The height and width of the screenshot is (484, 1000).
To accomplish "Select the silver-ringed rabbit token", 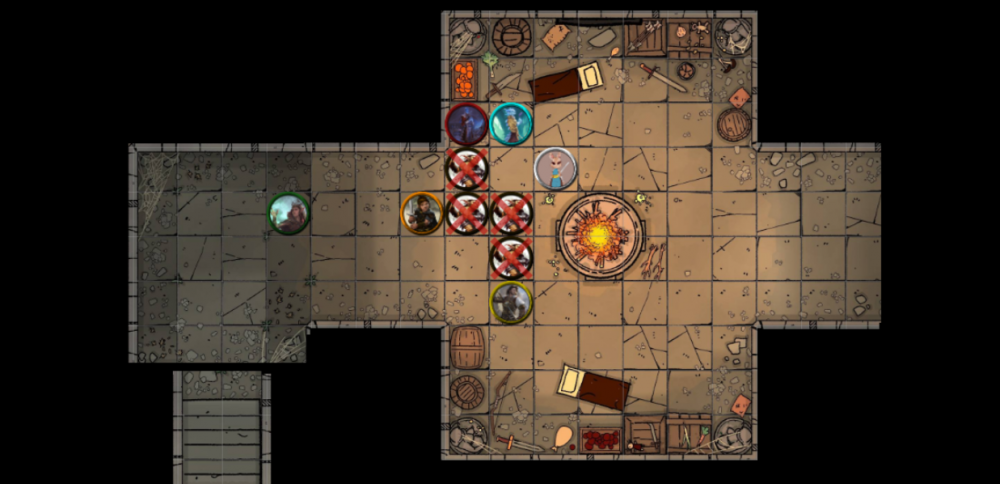I will point(555,168).
